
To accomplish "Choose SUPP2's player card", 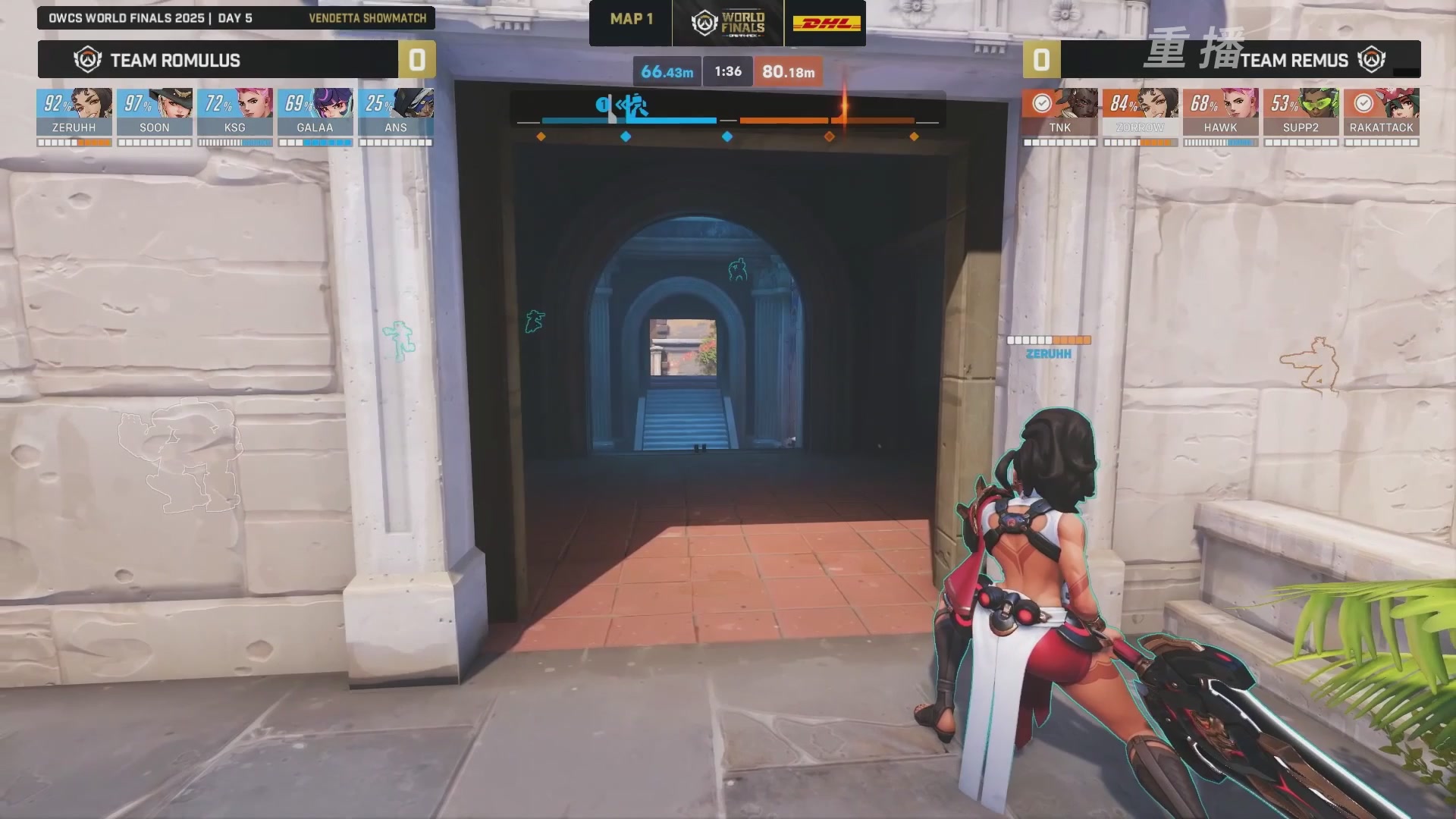I will [x=1301, y=112].
